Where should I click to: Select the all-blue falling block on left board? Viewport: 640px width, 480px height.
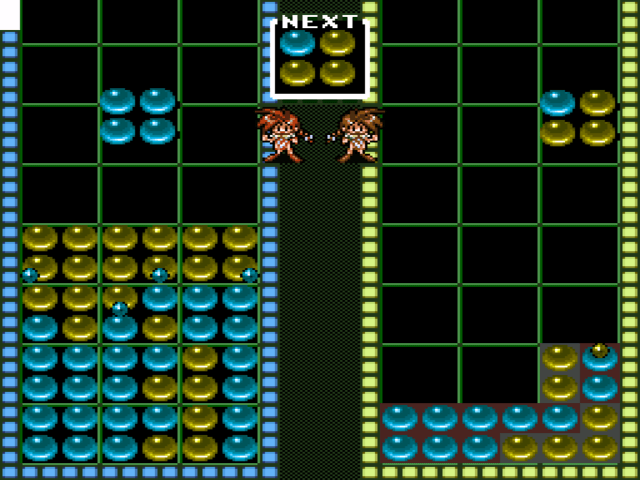coord(138,116)
